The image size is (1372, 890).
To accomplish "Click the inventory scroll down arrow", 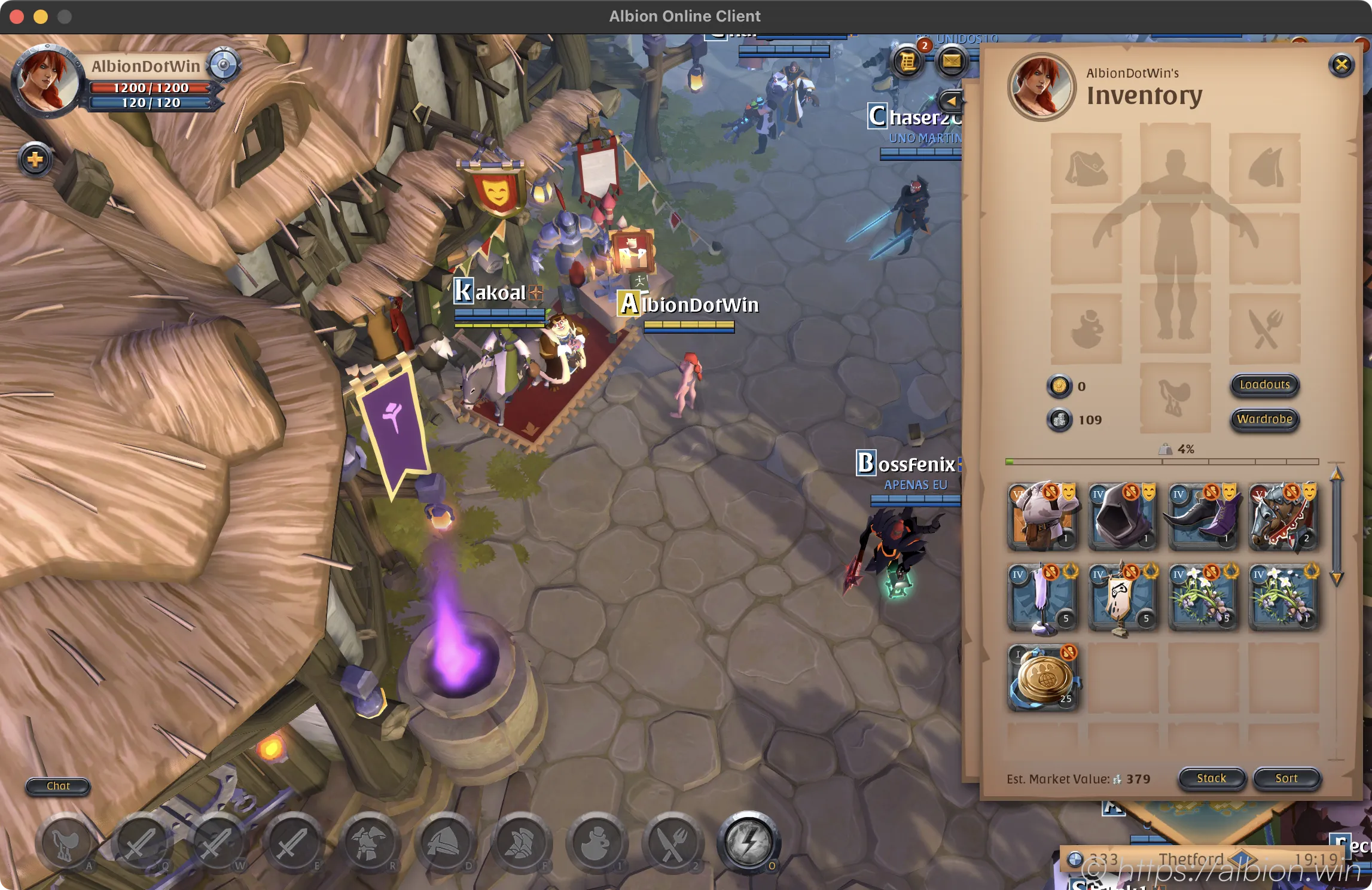I will 1336,578.
